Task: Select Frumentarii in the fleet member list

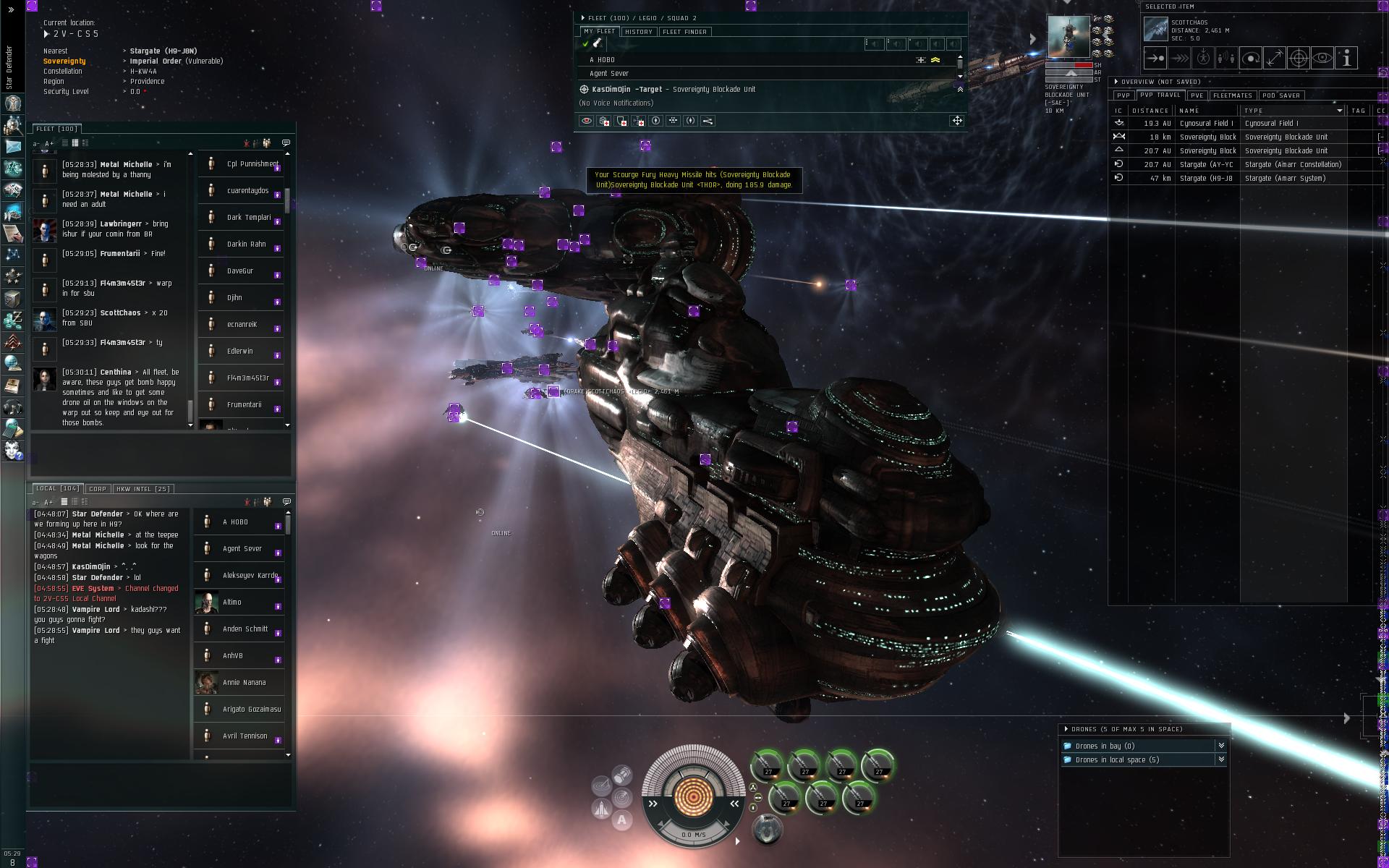Action: tap(244, 405)
